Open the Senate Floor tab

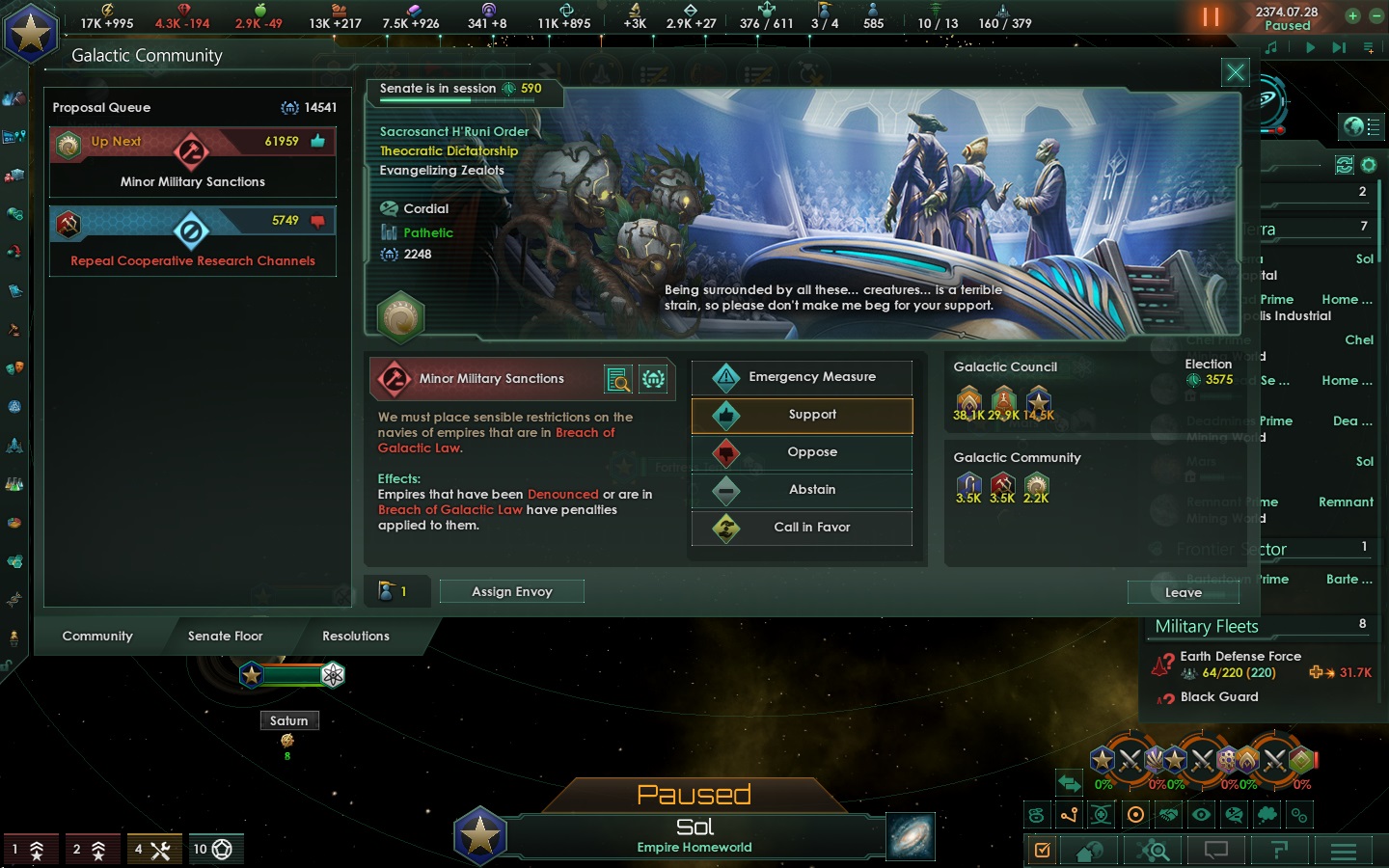(225, 636)
